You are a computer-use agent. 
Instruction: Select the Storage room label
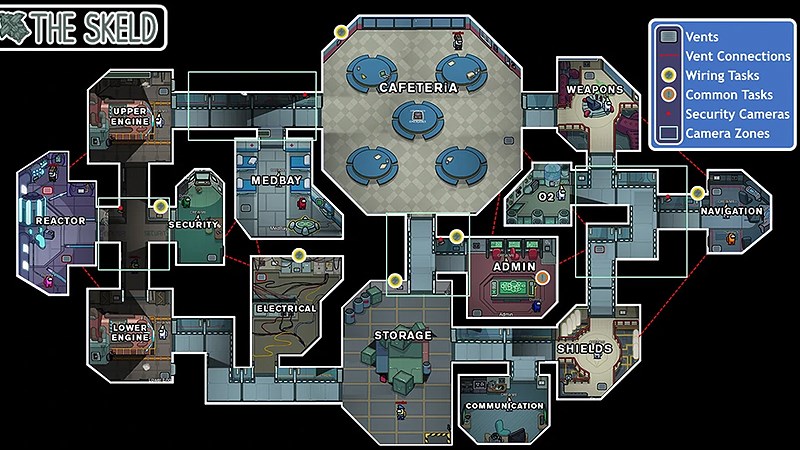403,335
